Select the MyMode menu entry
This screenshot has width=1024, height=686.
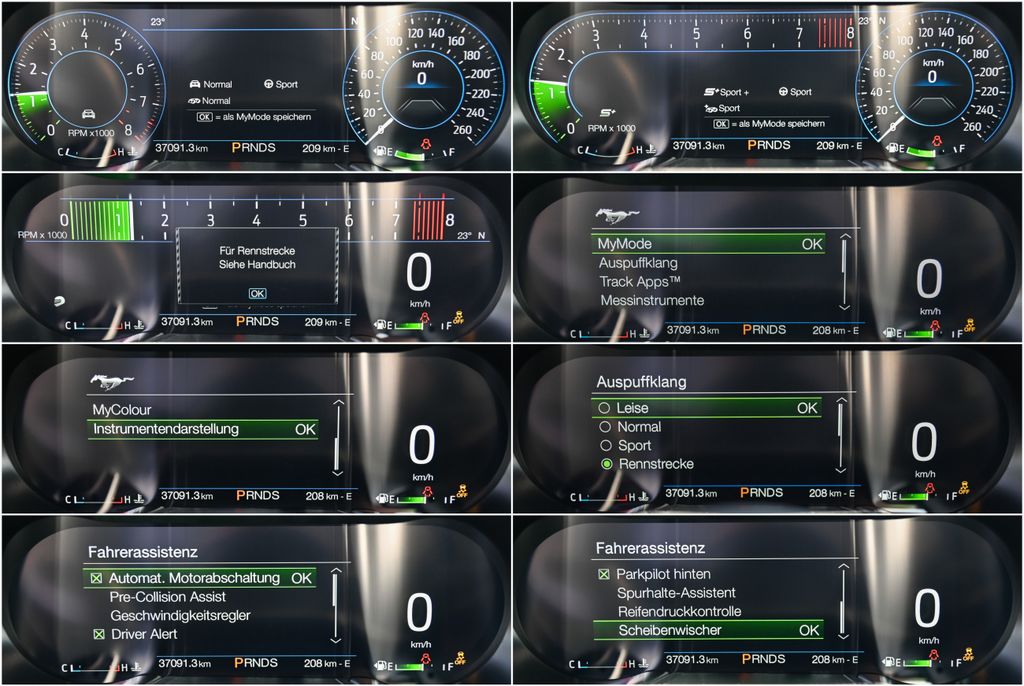[x=707, y=243]
